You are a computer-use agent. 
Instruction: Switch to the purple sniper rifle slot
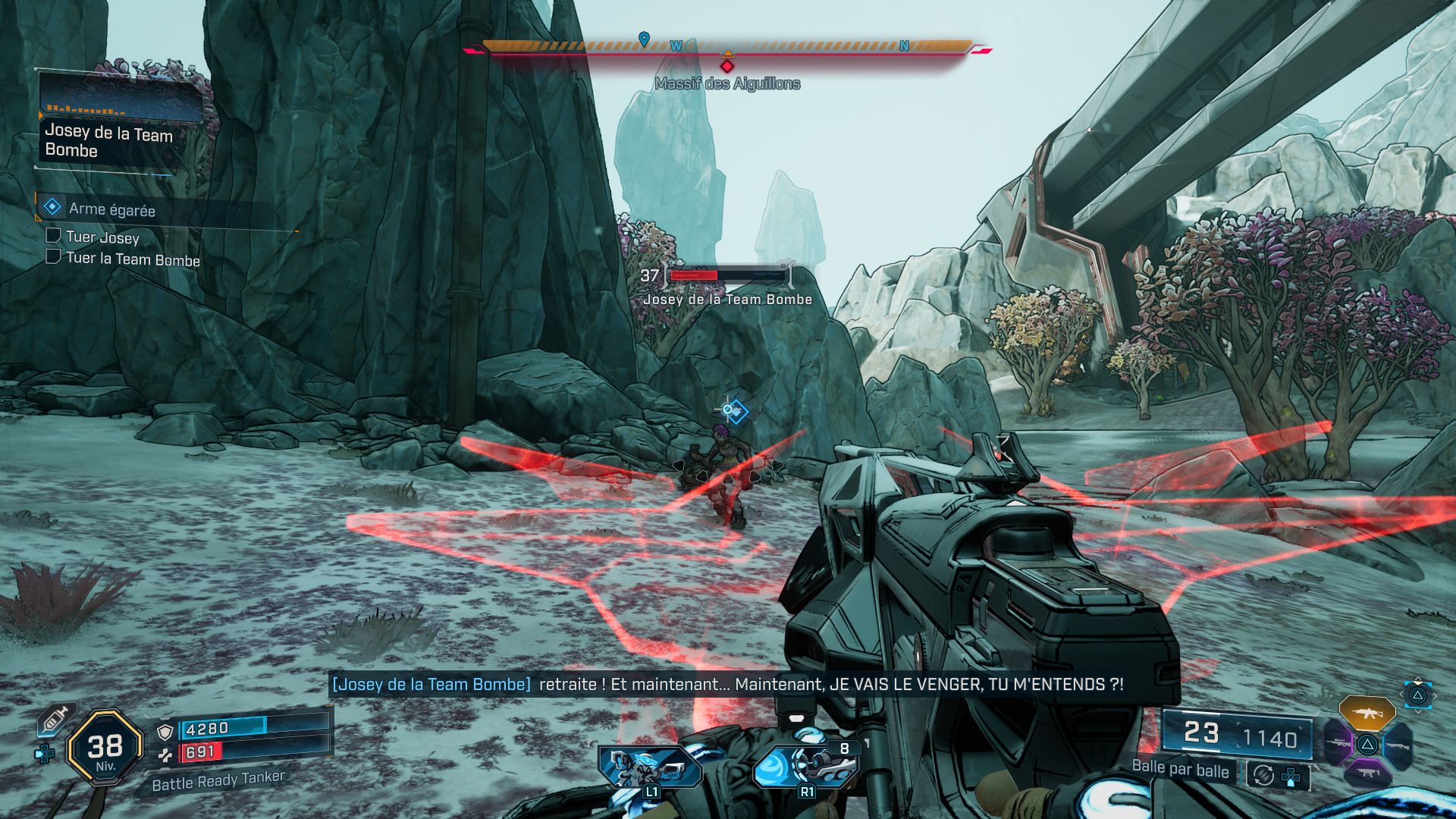pyautogui.click(x=1338, y=742)
